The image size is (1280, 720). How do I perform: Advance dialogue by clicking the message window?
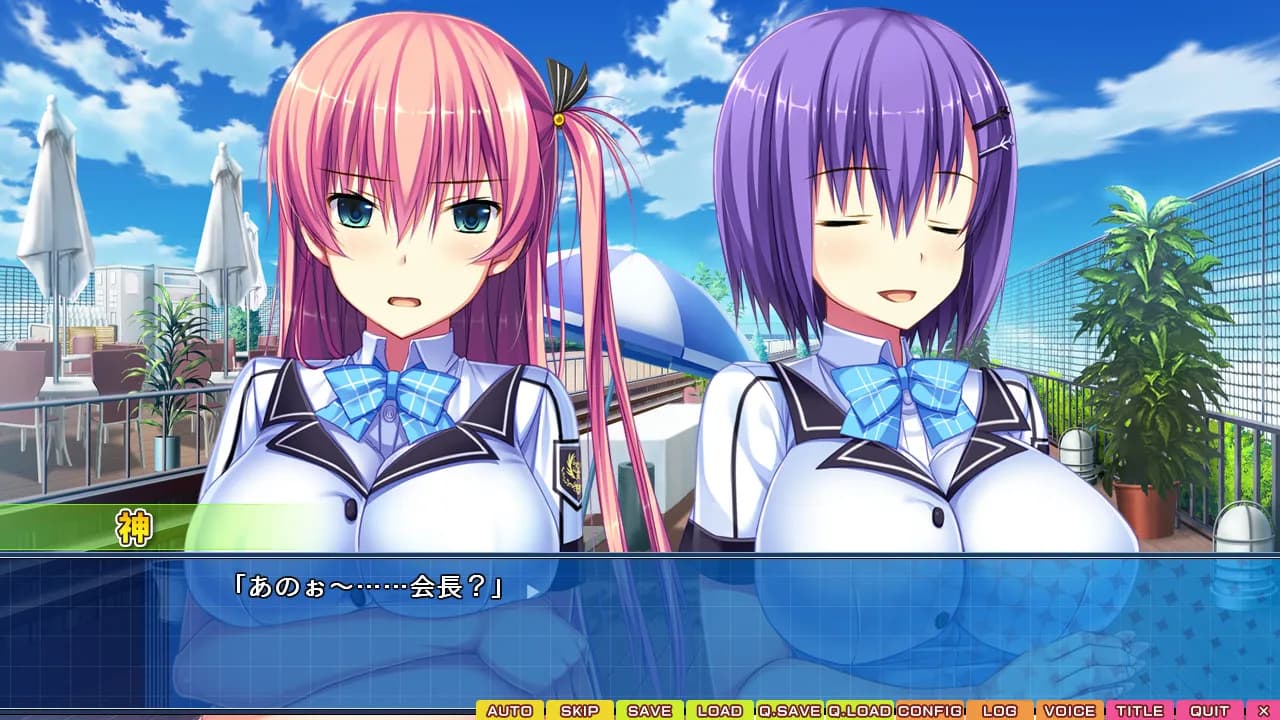point(640,630)
